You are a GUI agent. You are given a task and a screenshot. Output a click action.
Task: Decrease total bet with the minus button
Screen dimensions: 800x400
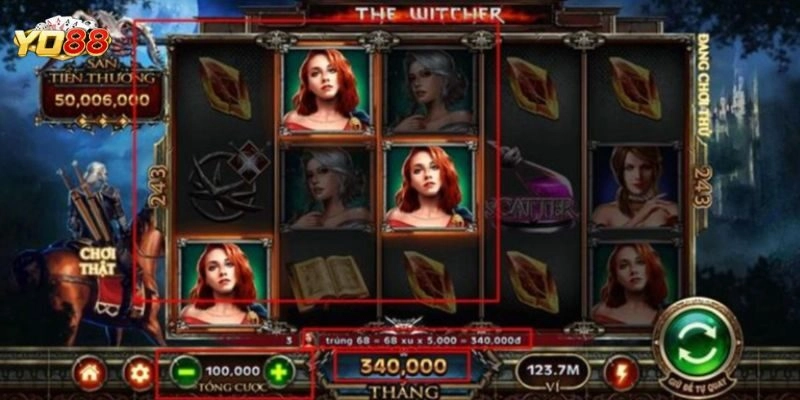185,372
